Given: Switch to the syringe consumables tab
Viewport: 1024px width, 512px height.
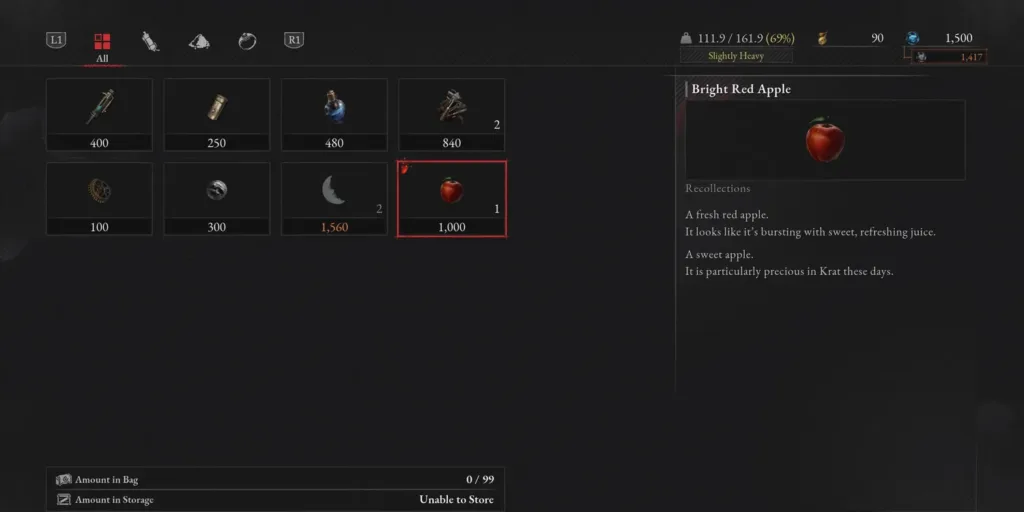Looking at the screenshot, I should [150, 41].
